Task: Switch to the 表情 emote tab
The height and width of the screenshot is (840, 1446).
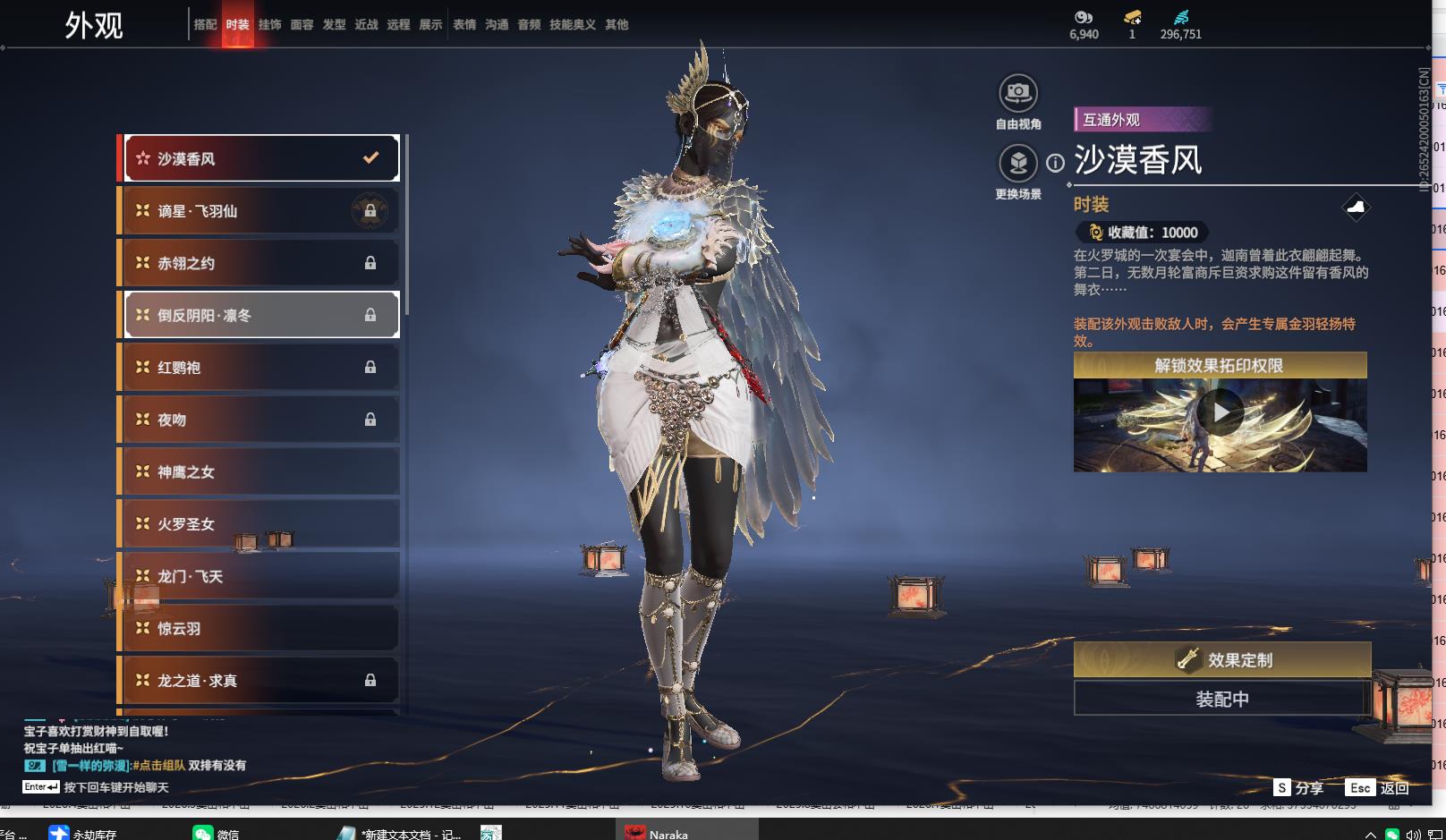Action: (464, 25)
